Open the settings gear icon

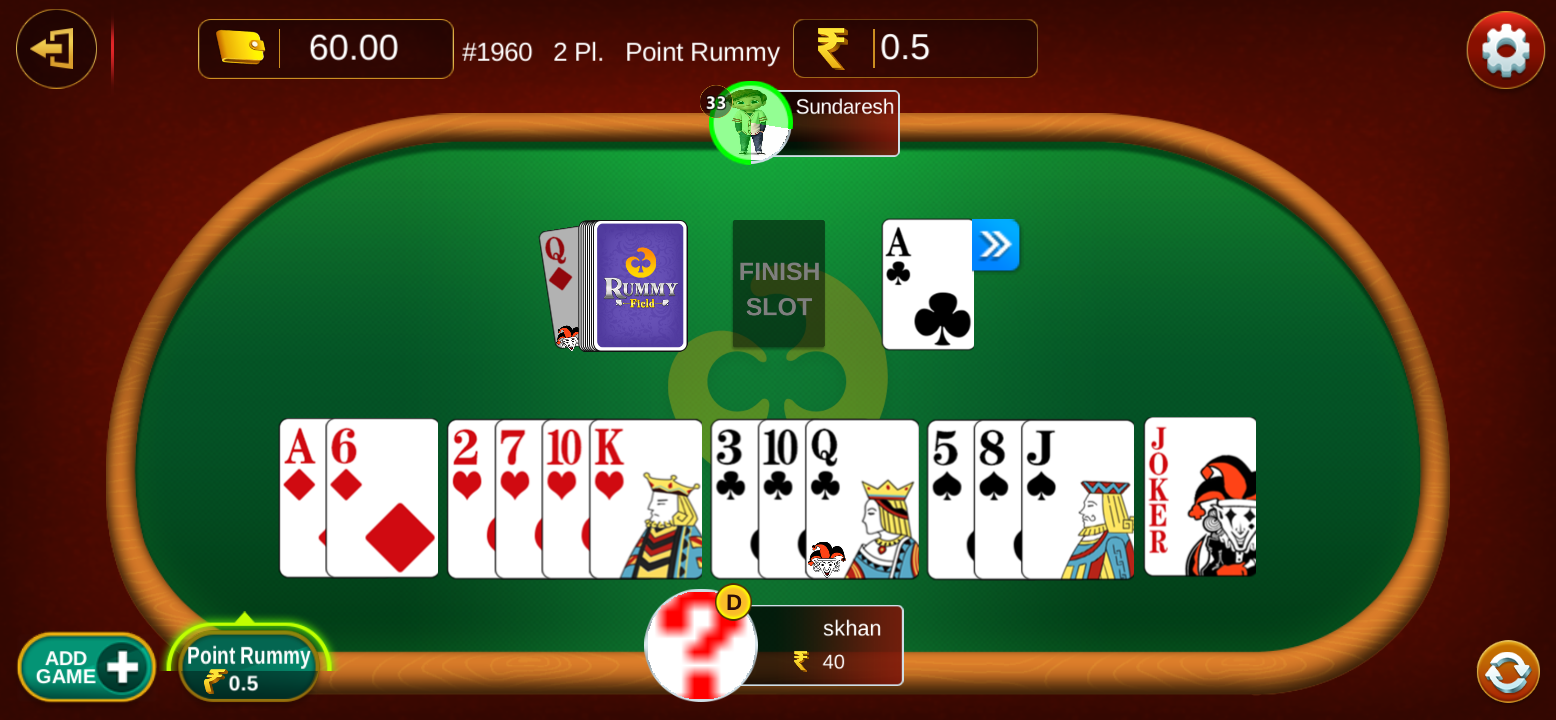1504,48
